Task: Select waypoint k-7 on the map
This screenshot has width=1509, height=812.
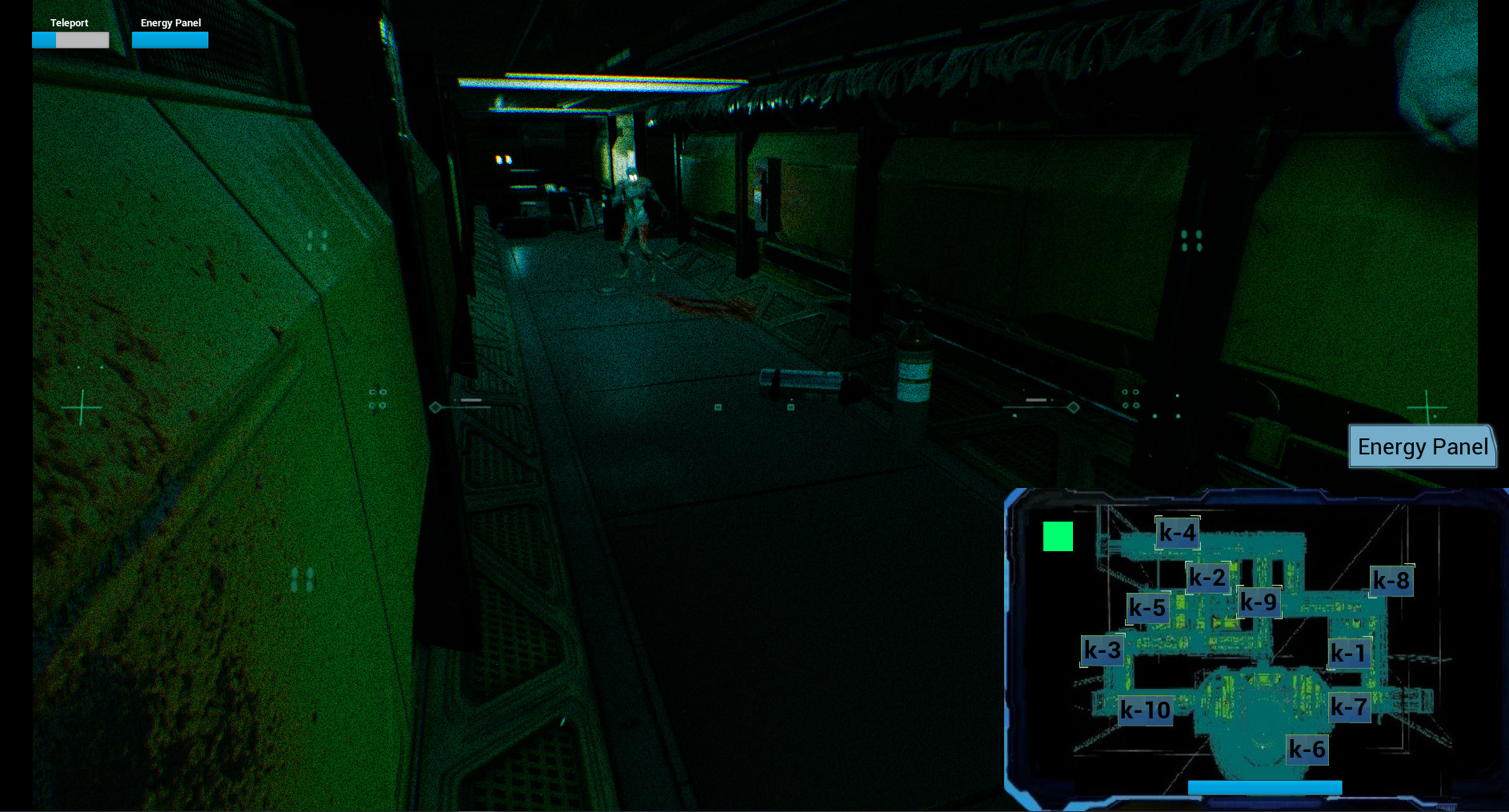Action: pyautogui.click(x=1351, y=706)
